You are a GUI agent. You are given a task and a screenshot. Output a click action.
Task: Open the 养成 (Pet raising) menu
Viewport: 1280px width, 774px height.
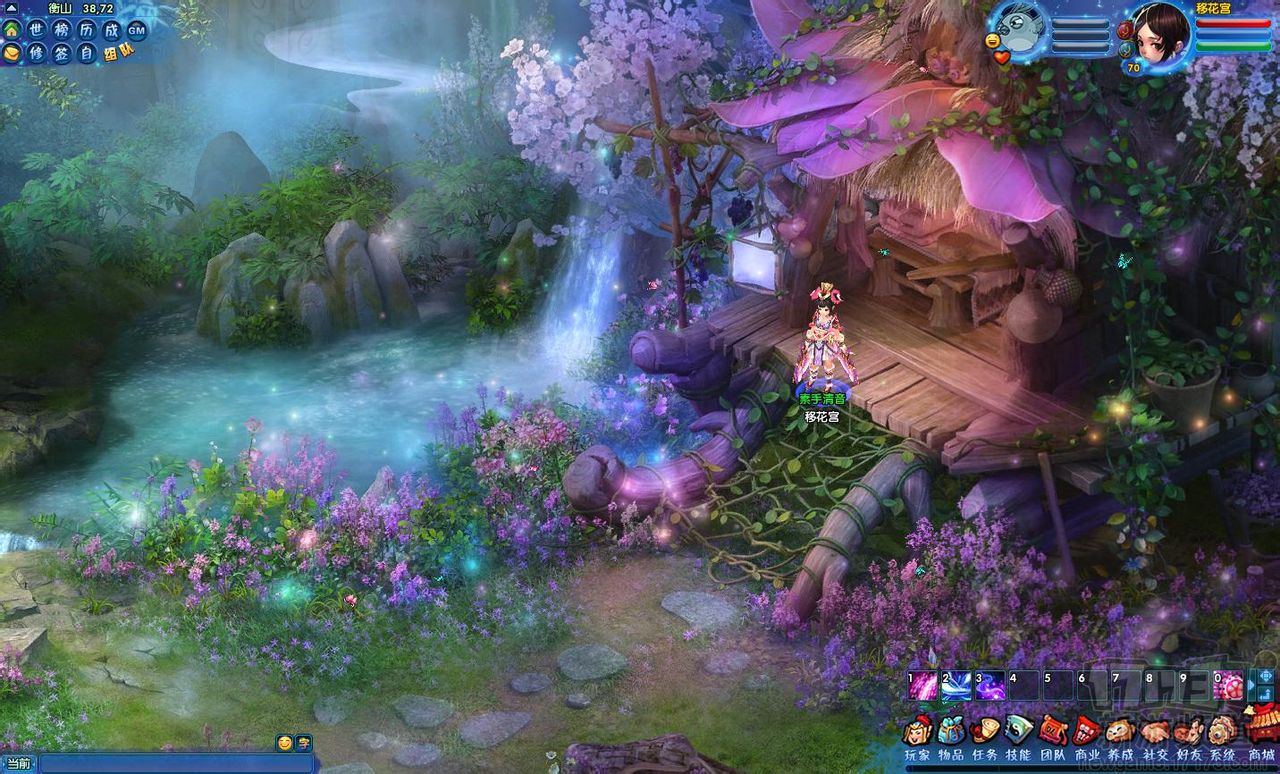(x=1121, y=731)
